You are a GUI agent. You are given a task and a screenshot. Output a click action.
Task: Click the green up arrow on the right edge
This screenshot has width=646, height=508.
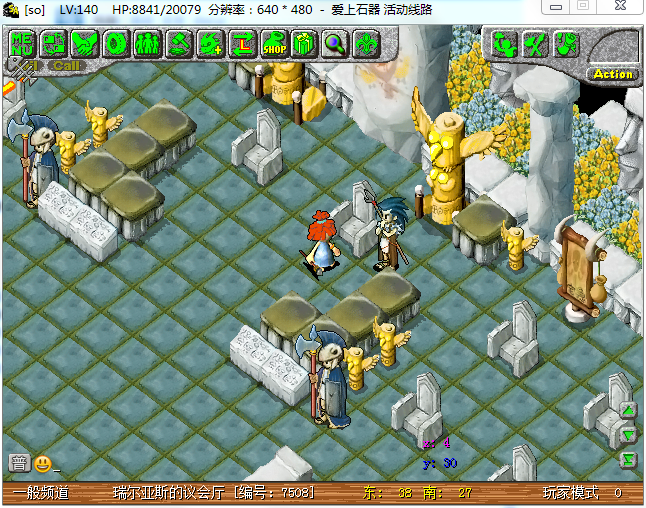(628, 411)
